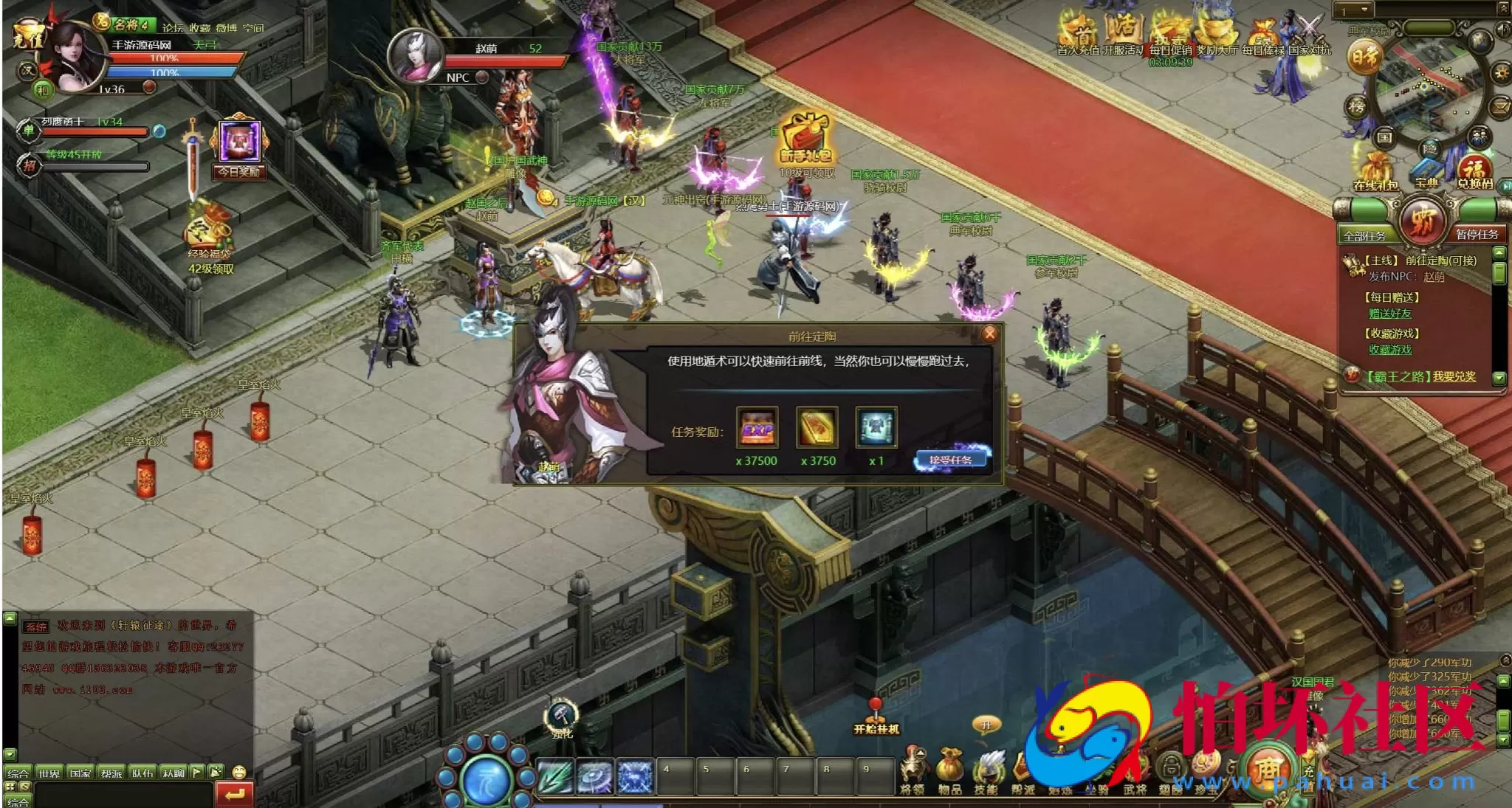The width and height of the screenshot is (1512, 808).
Task: Click the red chat send button
Action: (x=235, y=794)
